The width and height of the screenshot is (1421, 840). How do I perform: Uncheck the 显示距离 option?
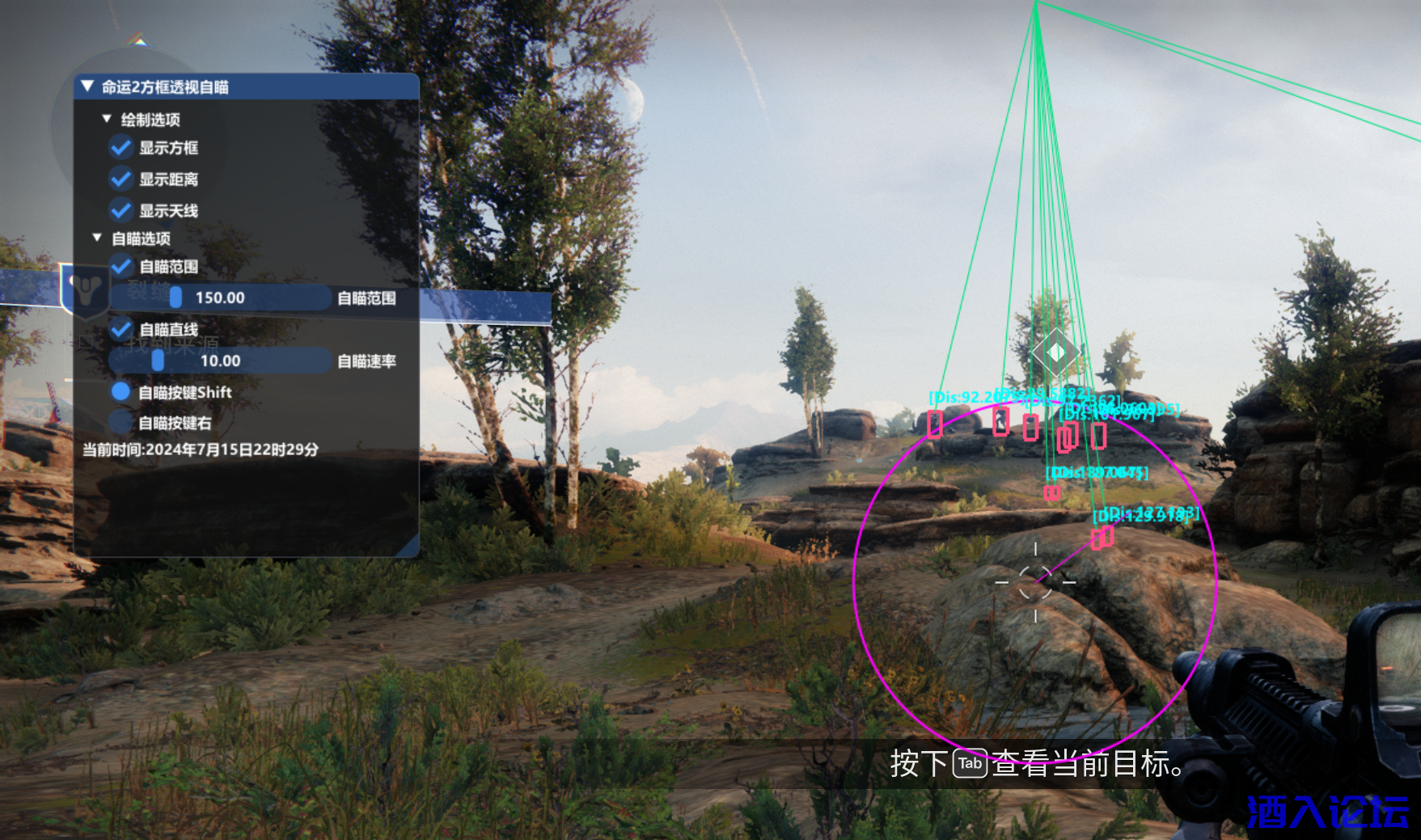121,179
